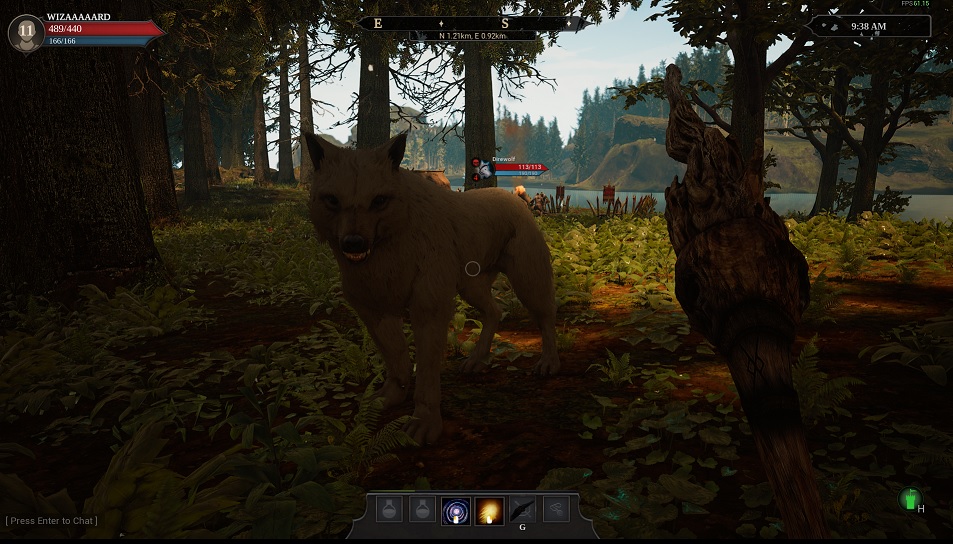Activate the blue swirling vortex spell
The height and width of the screenshot is (544, 953).
[456, 510]
